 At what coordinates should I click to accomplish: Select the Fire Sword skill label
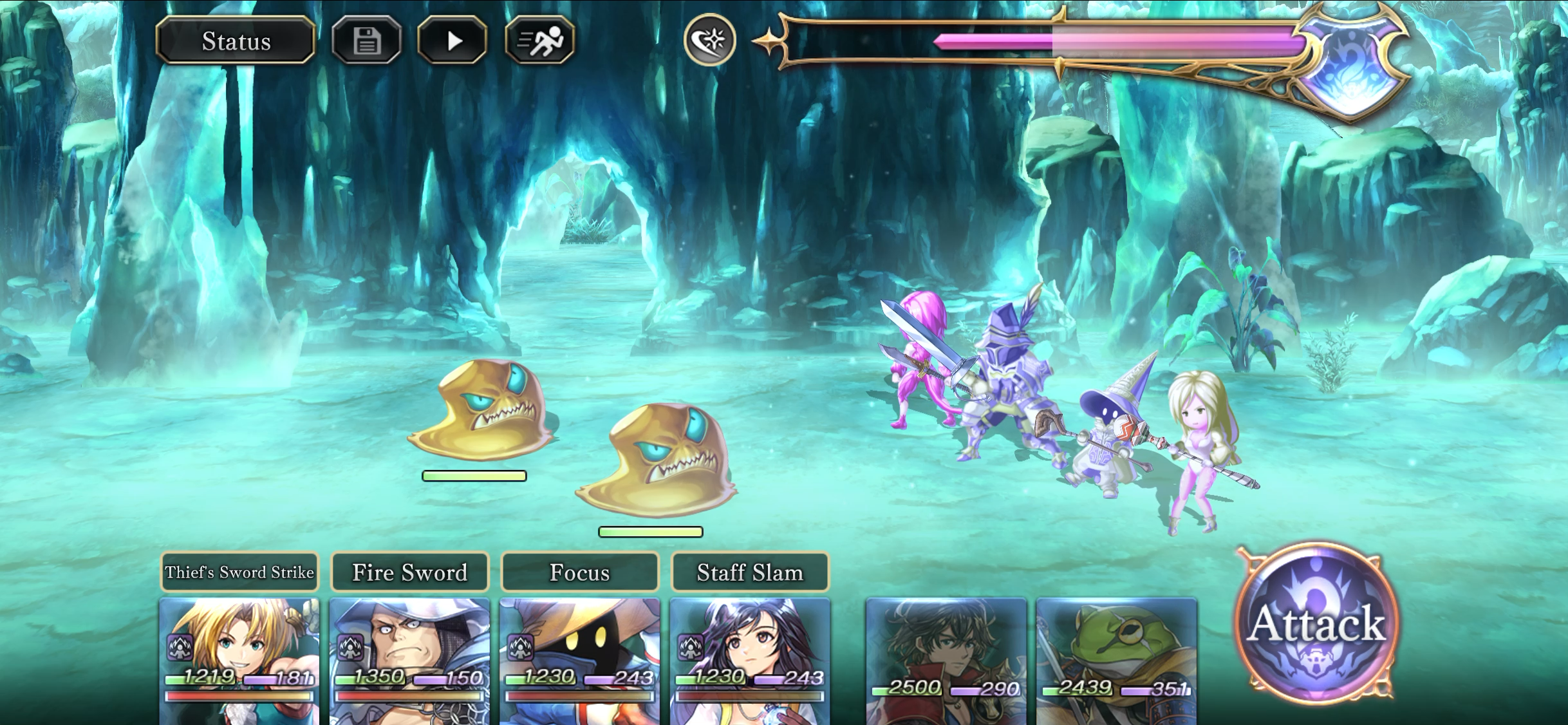pos(410,572)
